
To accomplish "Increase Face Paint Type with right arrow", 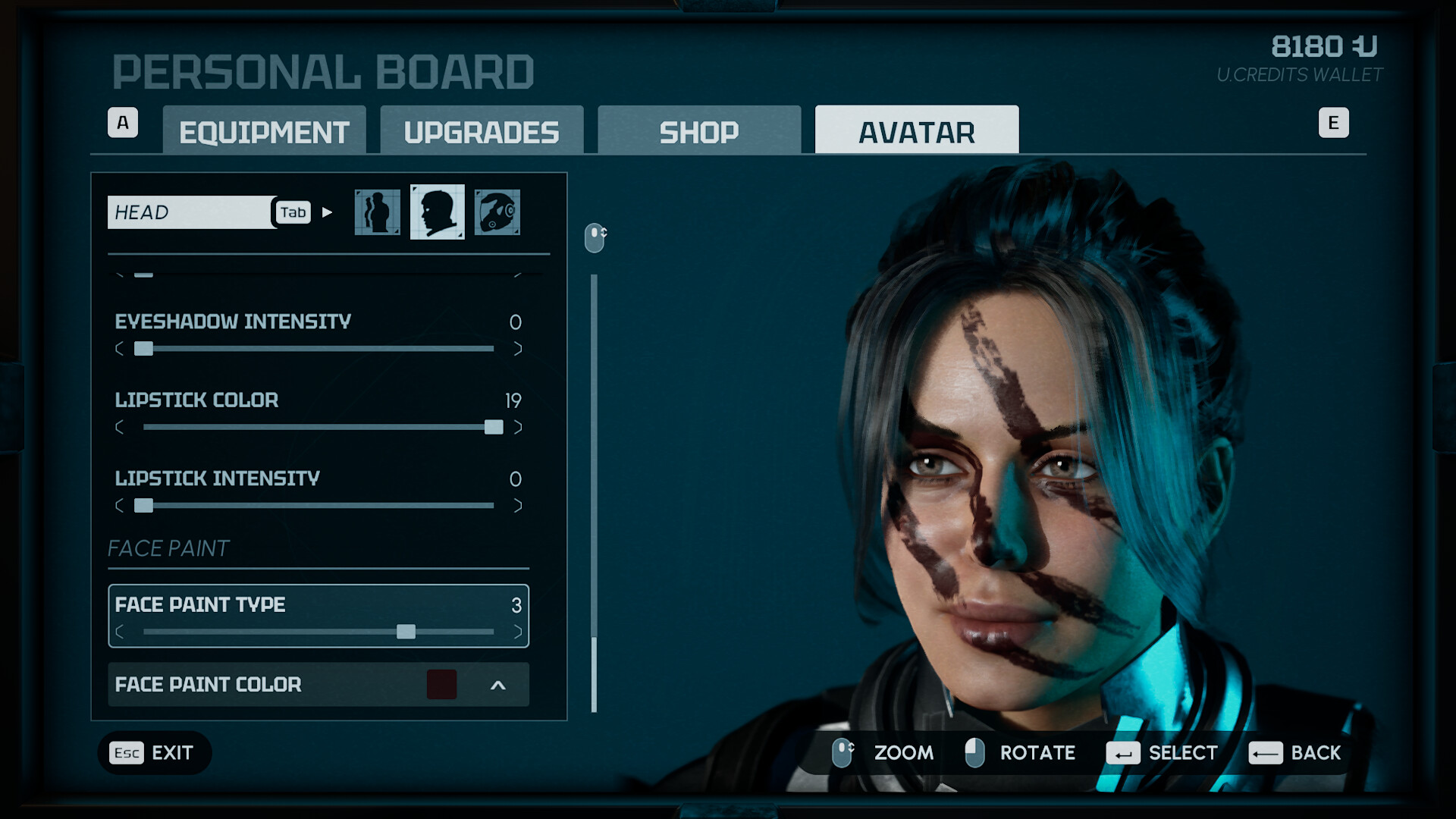I will 518,632.
